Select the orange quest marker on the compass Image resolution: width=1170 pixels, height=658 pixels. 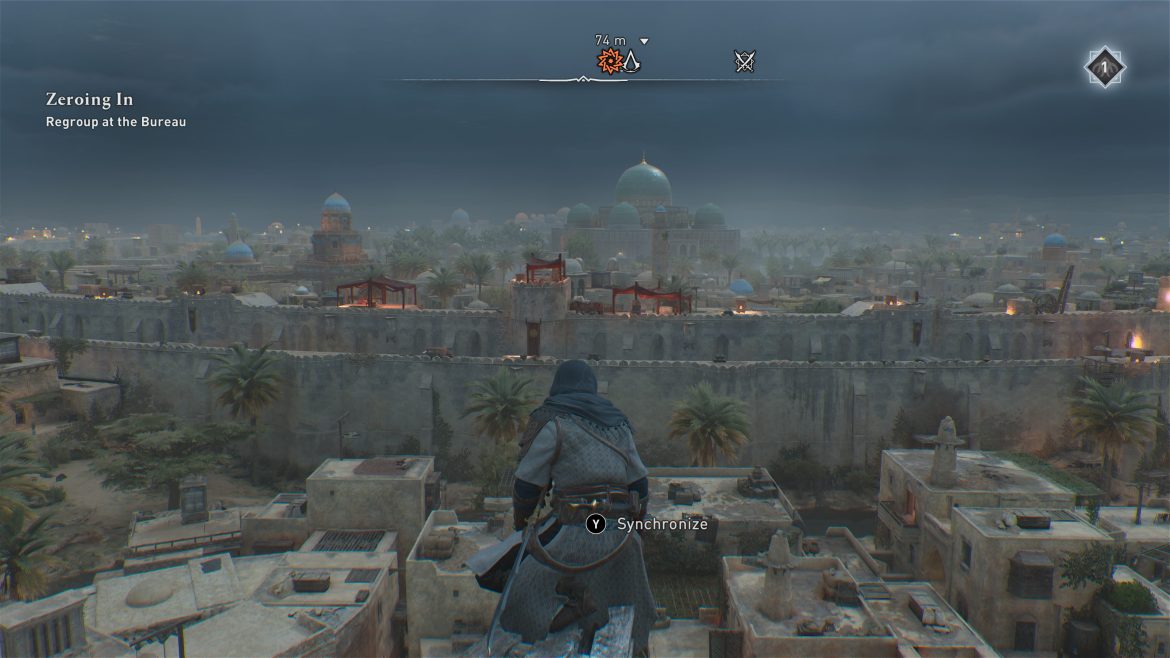click(609, 62)
